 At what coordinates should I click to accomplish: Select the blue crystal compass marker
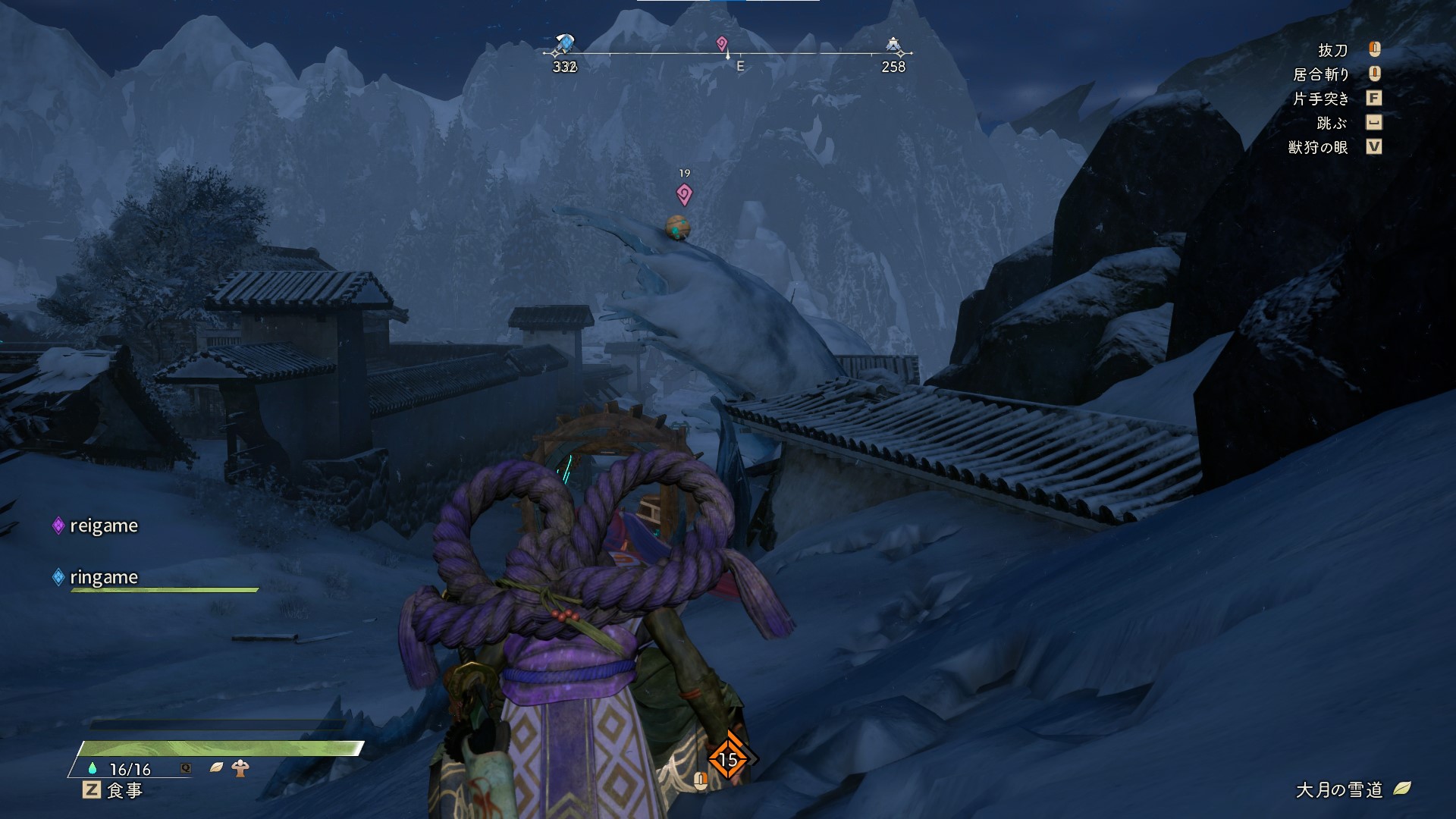(x=564, y=45)
